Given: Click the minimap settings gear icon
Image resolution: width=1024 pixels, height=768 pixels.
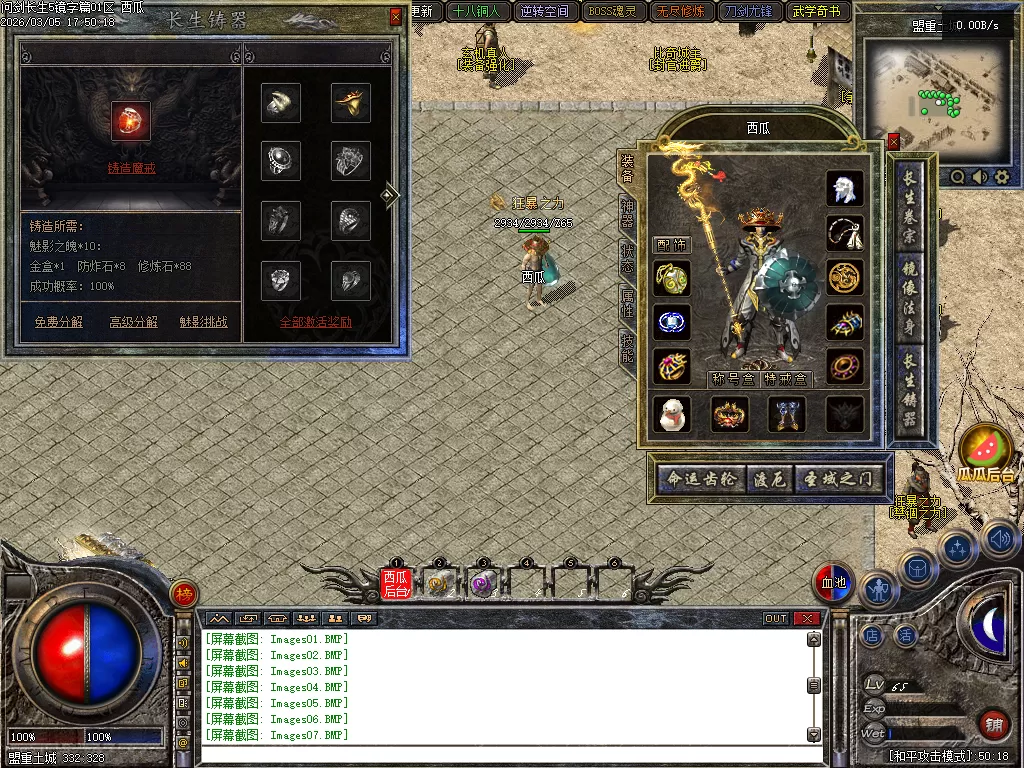Looking at the screenshot, I should pos(1002,177).
